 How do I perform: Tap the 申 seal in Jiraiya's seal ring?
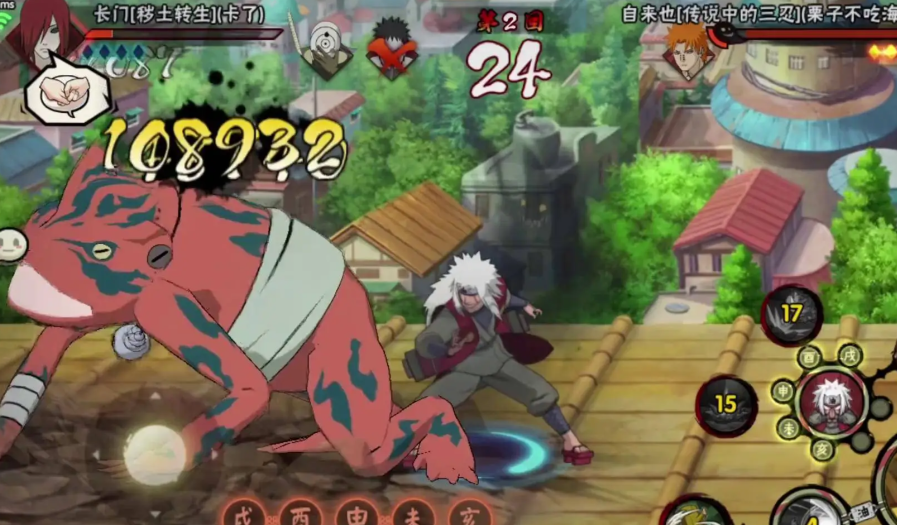click(x=783, y=391)
